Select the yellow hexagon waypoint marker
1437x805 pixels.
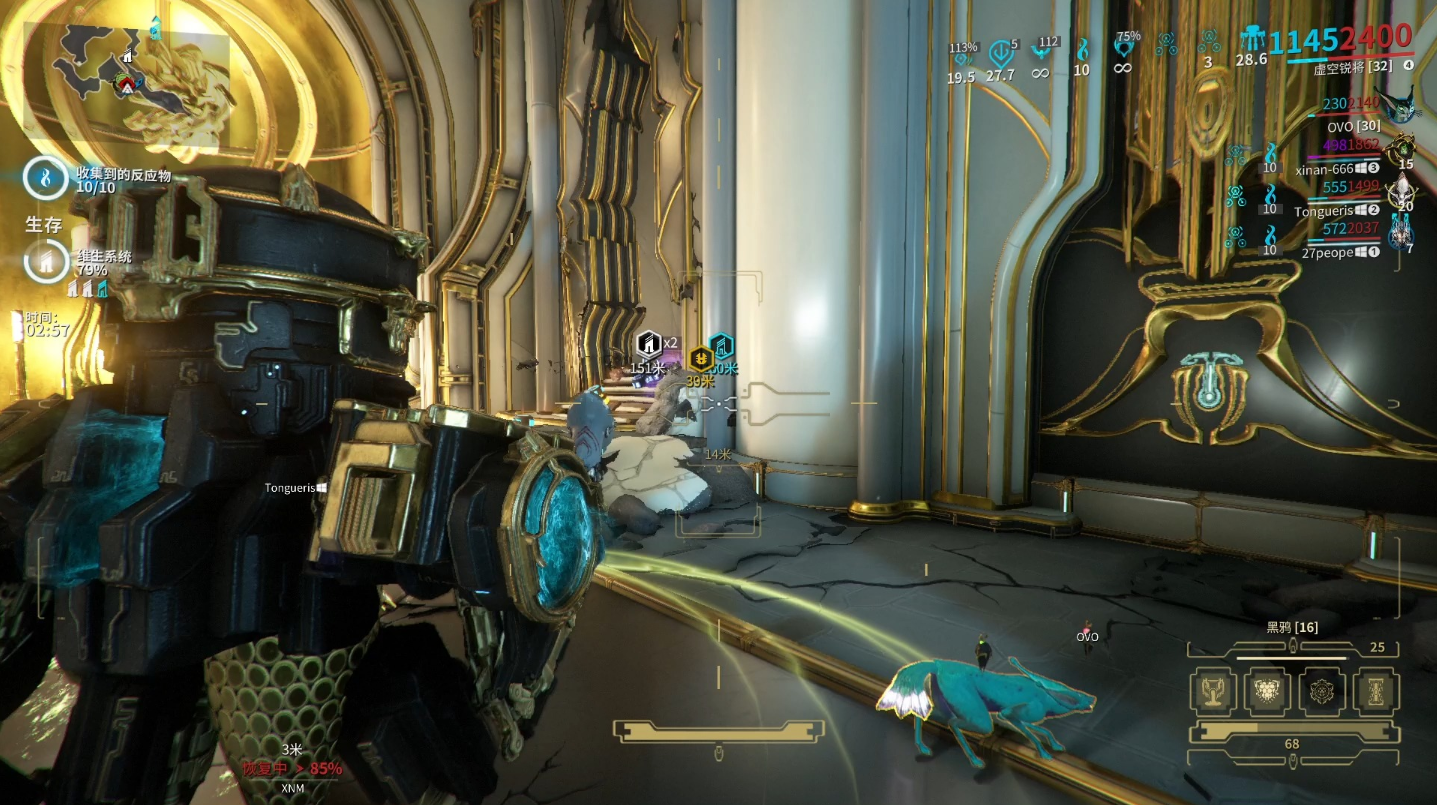[x=701, y=359]
